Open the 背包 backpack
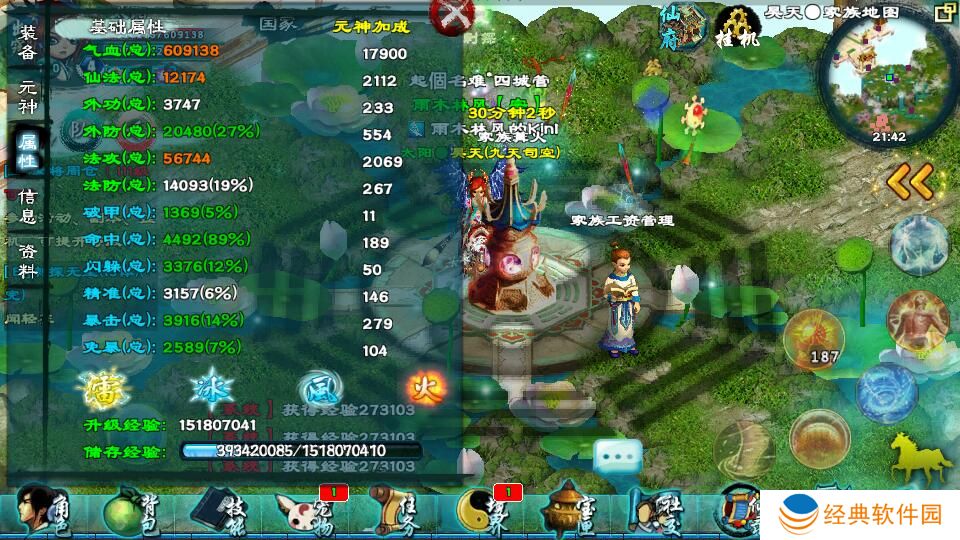 pyautogui.click(x=132, y=510)
